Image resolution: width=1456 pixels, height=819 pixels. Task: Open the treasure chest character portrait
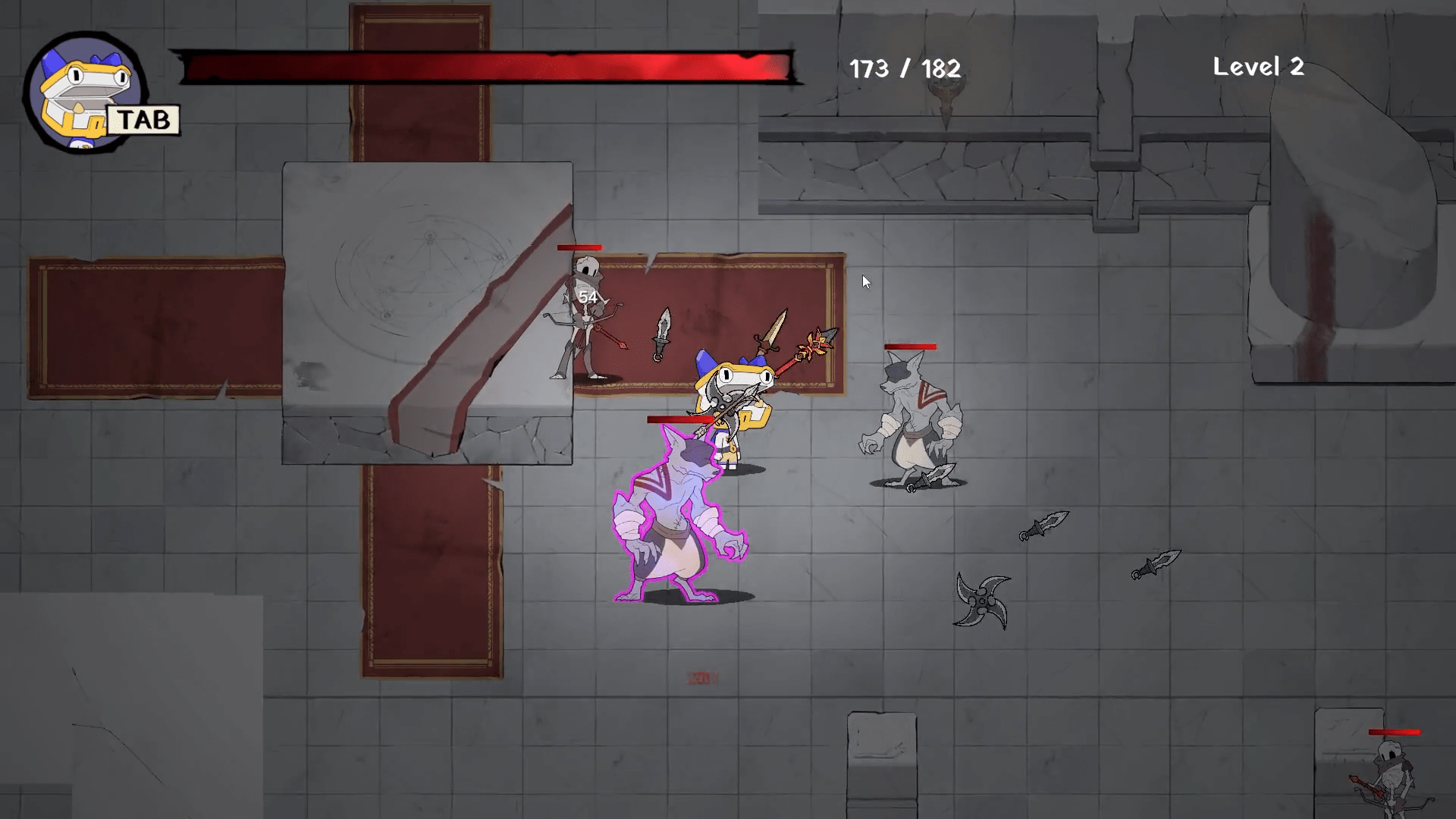click(x=85, y=93)
